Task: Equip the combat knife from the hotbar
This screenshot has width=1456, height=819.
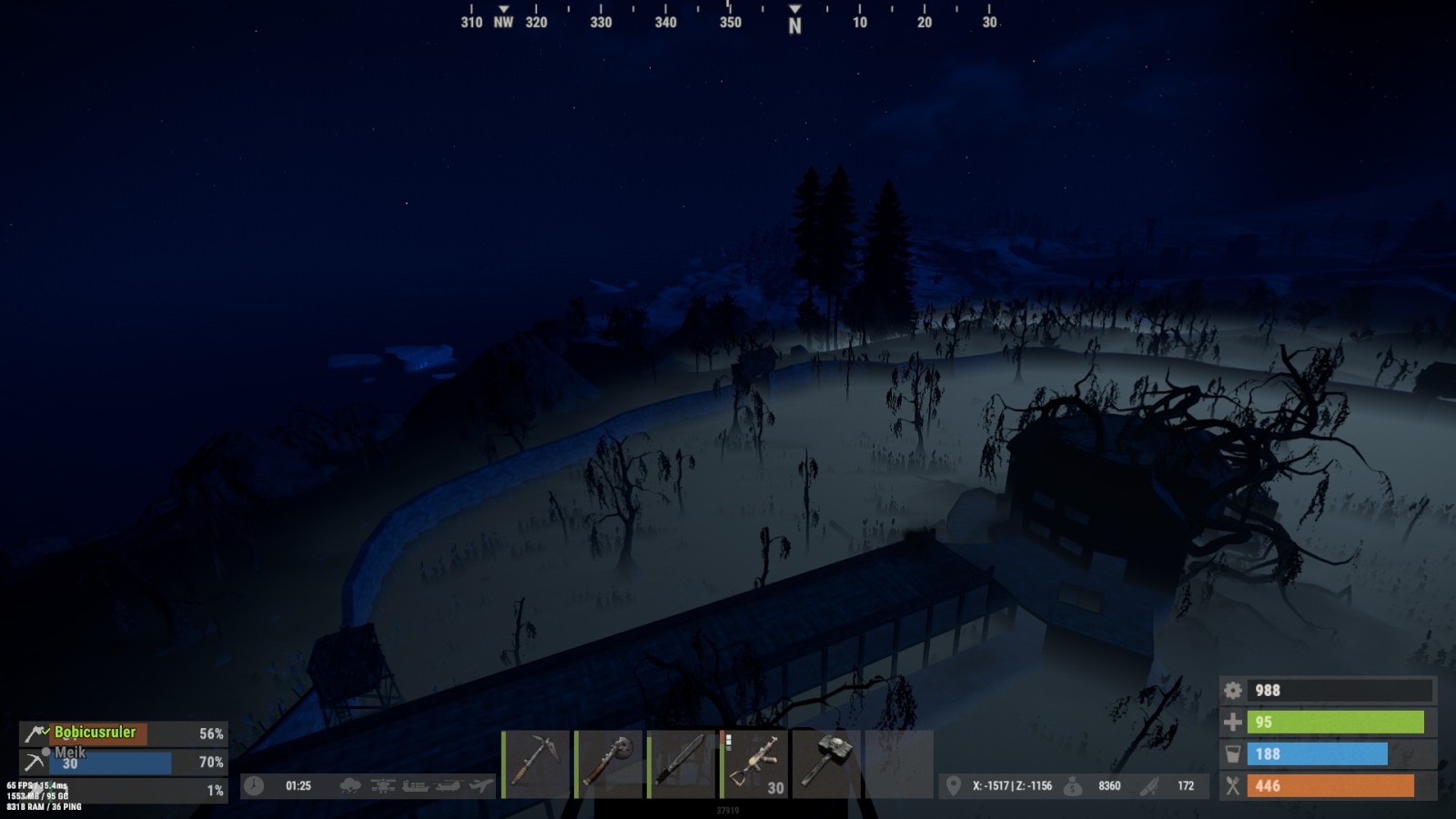Action: pos(682,763)
